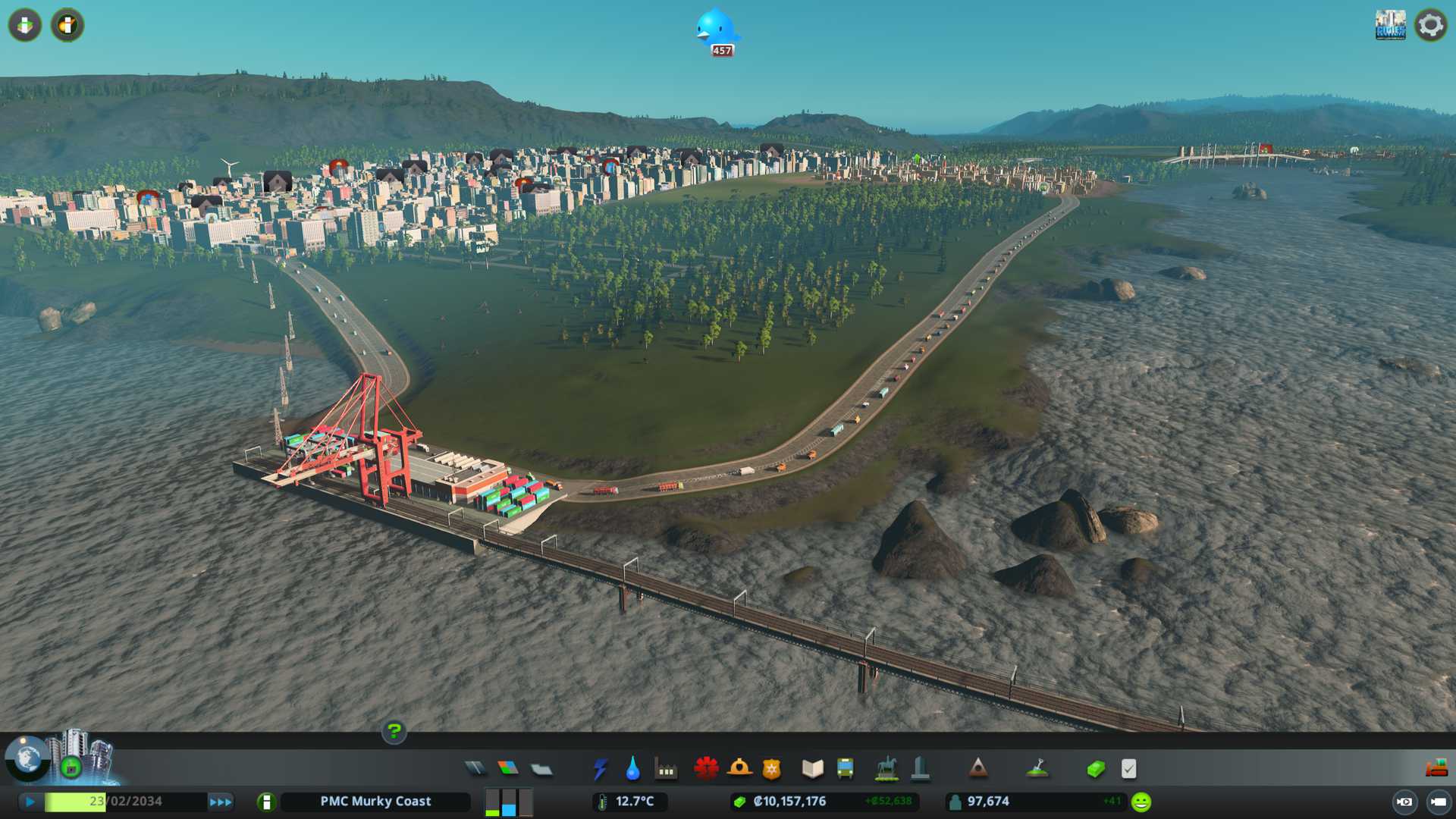The image size is (1456, 819).
Task: Open the Garbage and industry factory menu
Action: click(x=666, y=769)
